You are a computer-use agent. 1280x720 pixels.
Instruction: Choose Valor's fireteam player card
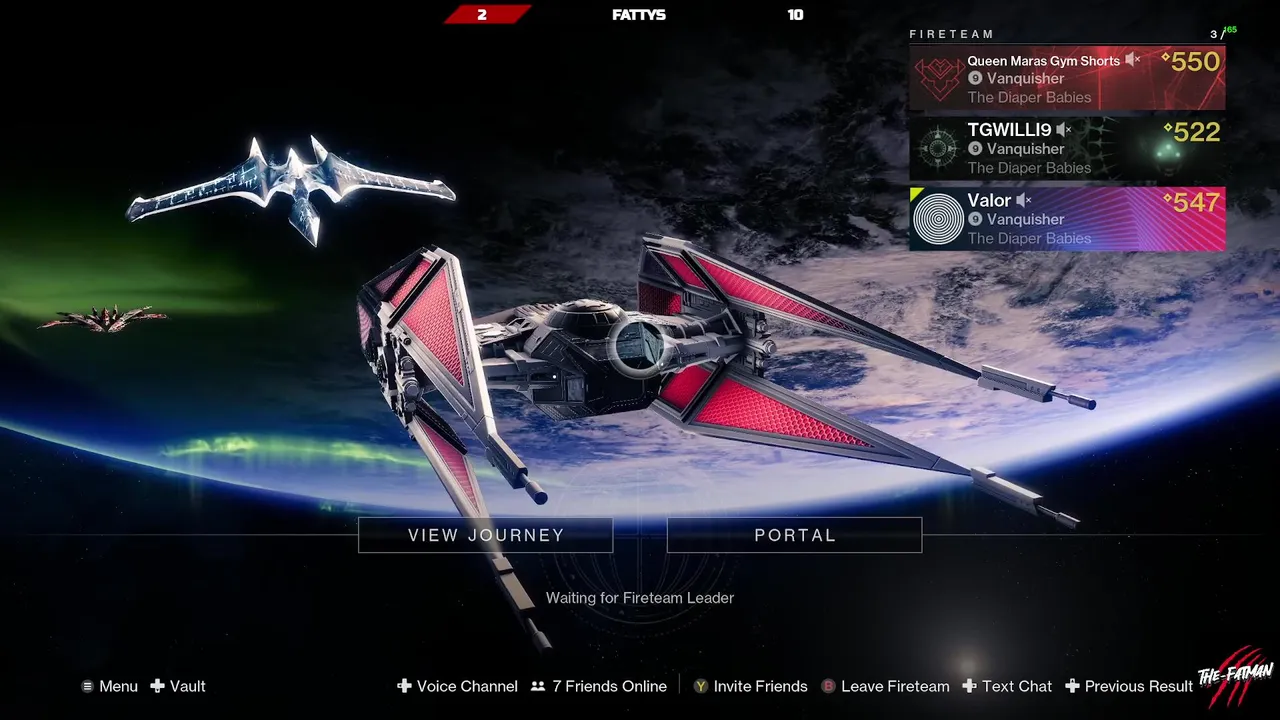point(1067,219)
